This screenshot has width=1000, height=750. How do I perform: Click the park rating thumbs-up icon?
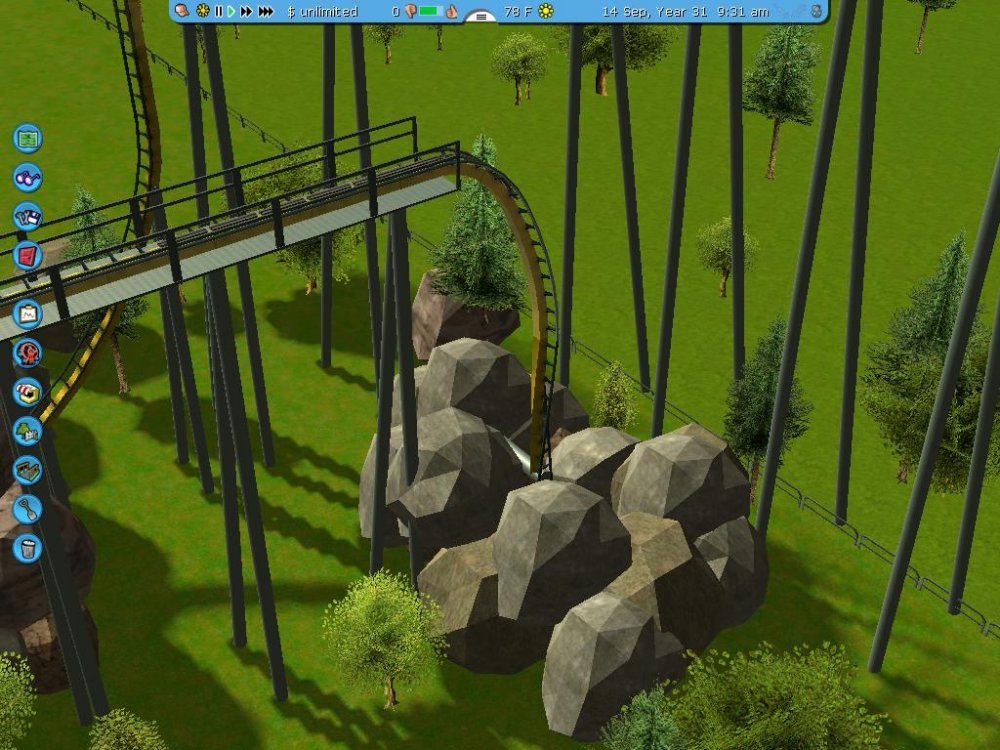click(x=451, y=11)
